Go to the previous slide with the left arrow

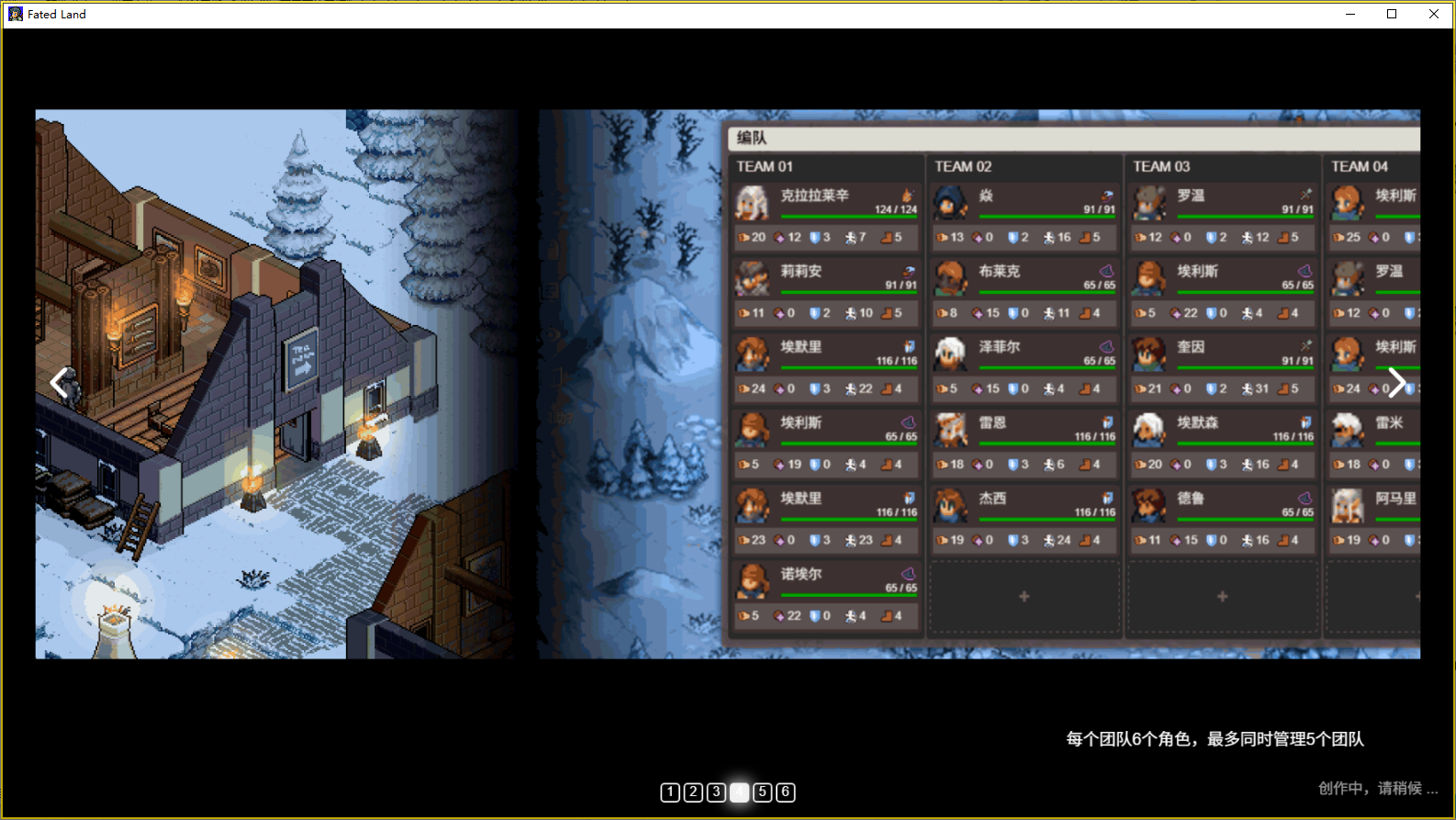[60, 383]
